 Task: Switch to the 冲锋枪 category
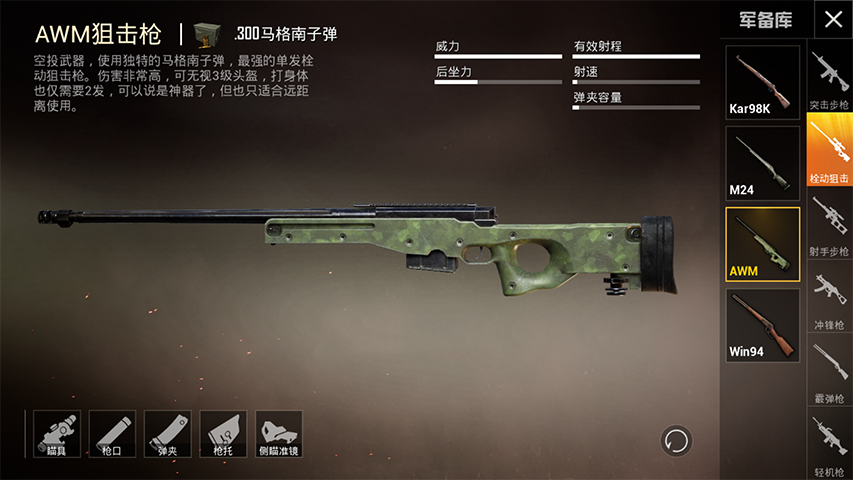coord(829,298)
